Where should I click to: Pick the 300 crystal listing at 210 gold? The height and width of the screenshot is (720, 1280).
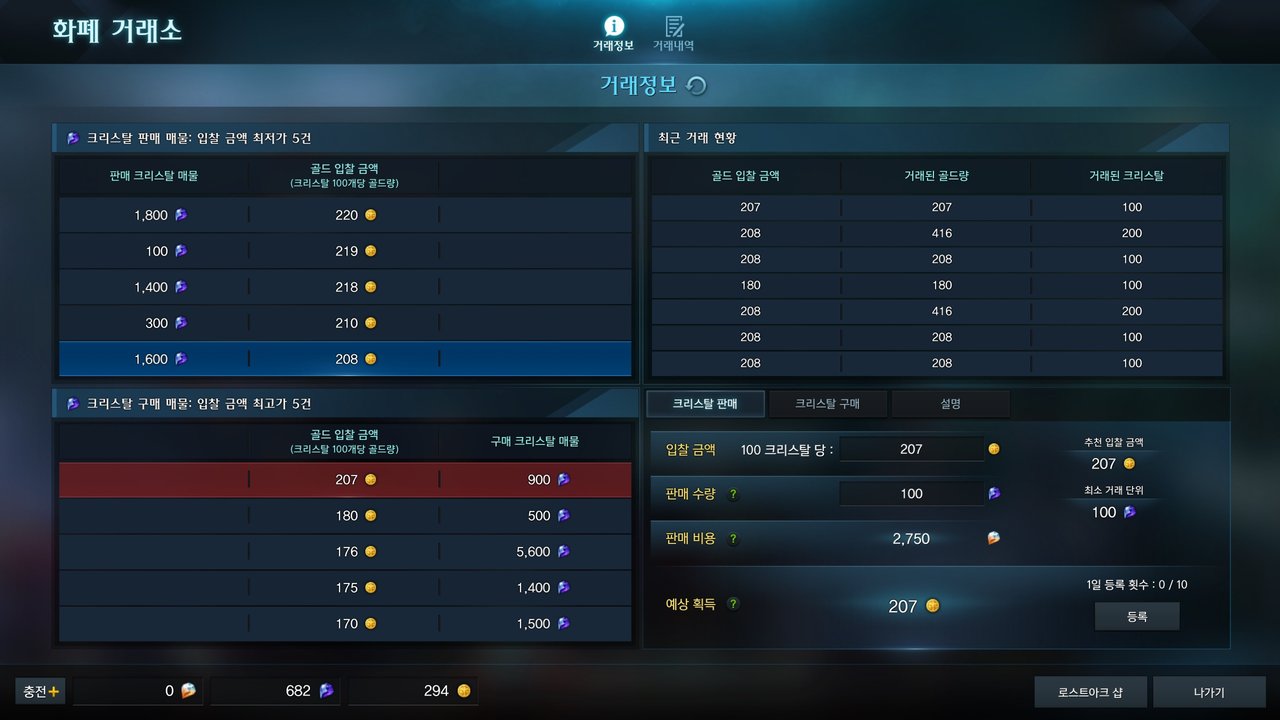pyautogui.click(x=345, y=323)
